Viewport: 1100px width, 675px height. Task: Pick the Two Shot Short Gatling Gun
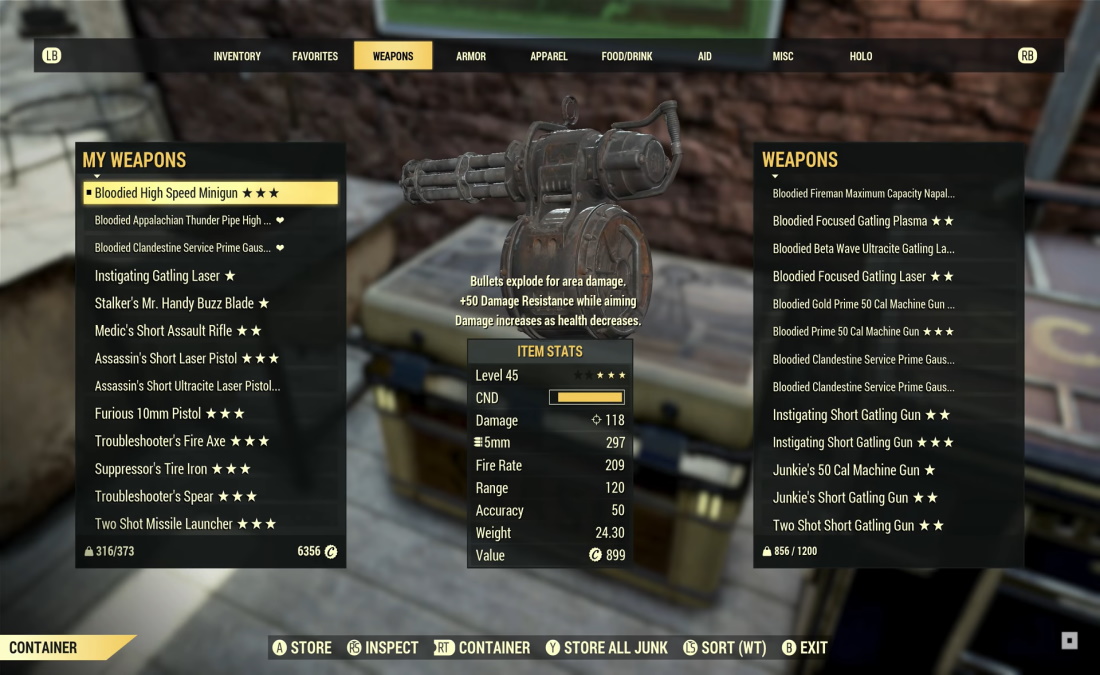(858, 525)
